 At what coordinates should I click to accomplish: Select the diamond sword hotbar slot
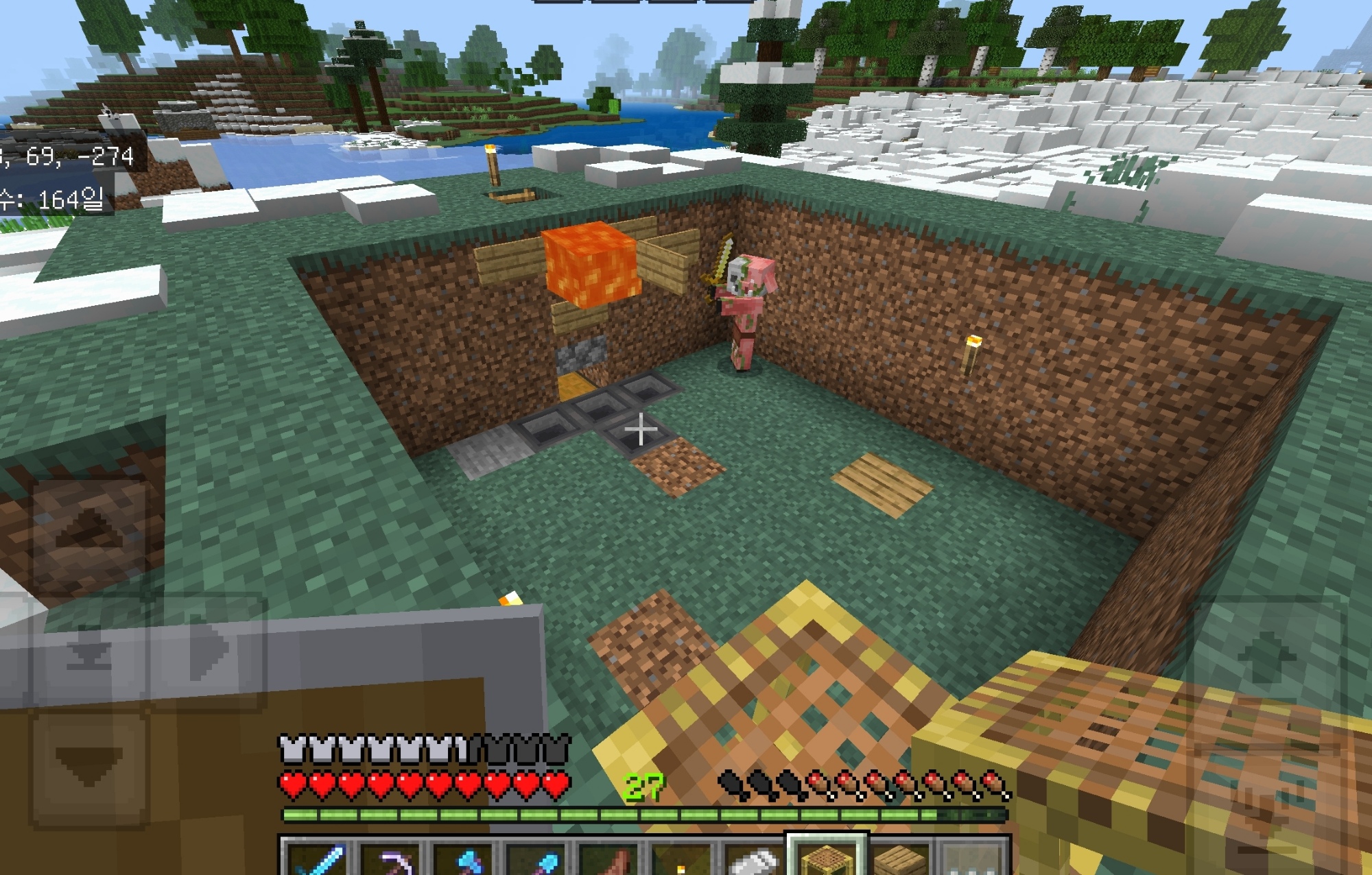tap(318, 857)
